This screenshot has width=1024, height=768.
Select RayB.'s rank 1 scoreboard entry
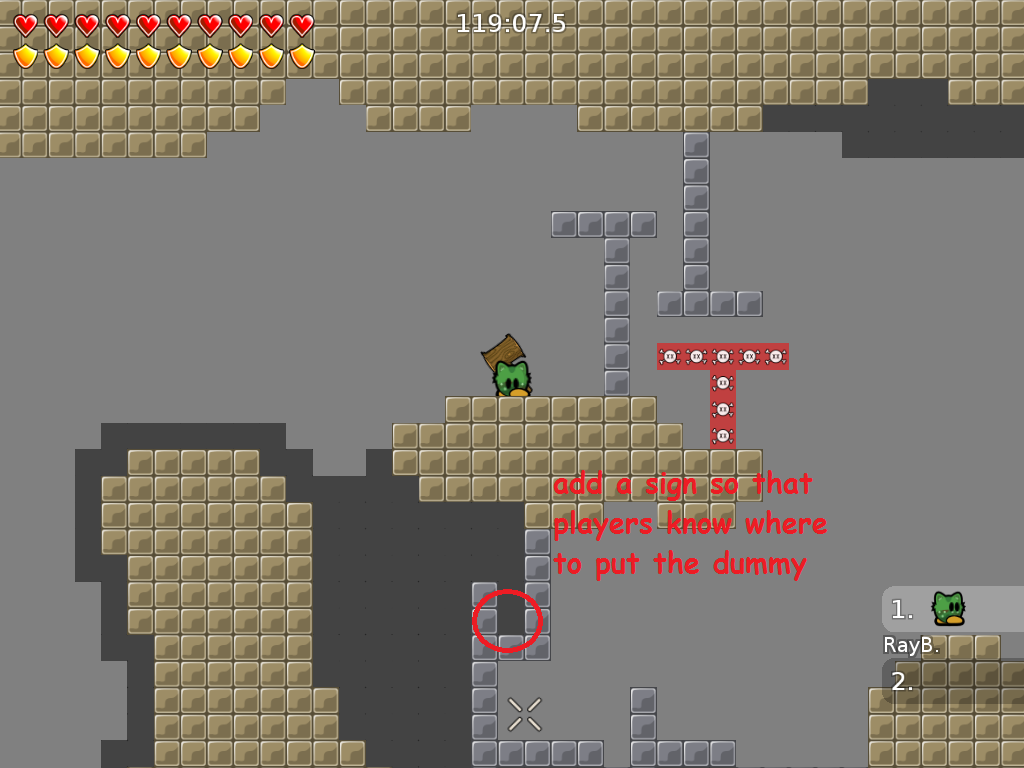(951, 609)
